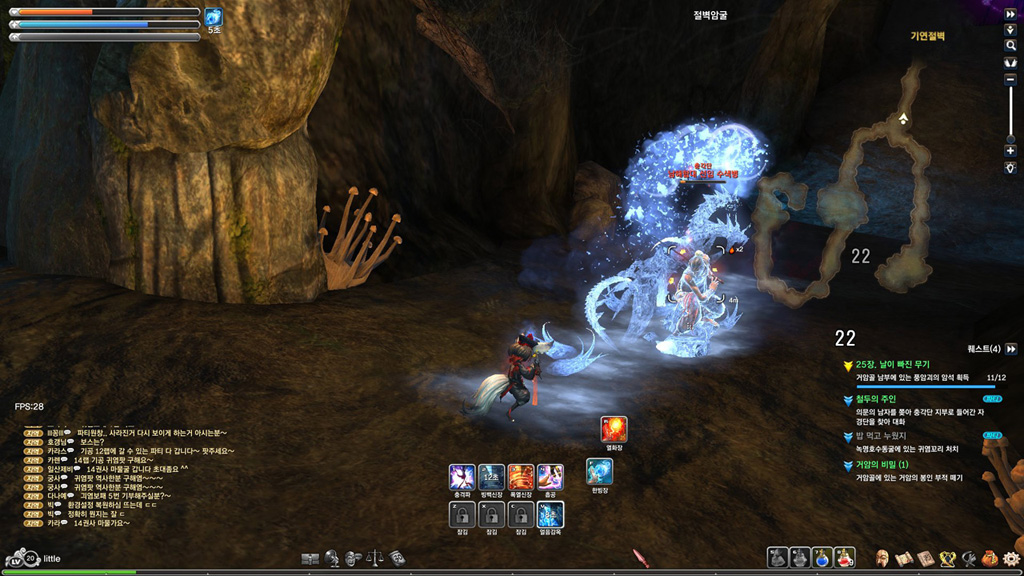Use the 한빙장 frost palm skill
The height and width of the screenshot is (576, 1024).
coord(599,471)
